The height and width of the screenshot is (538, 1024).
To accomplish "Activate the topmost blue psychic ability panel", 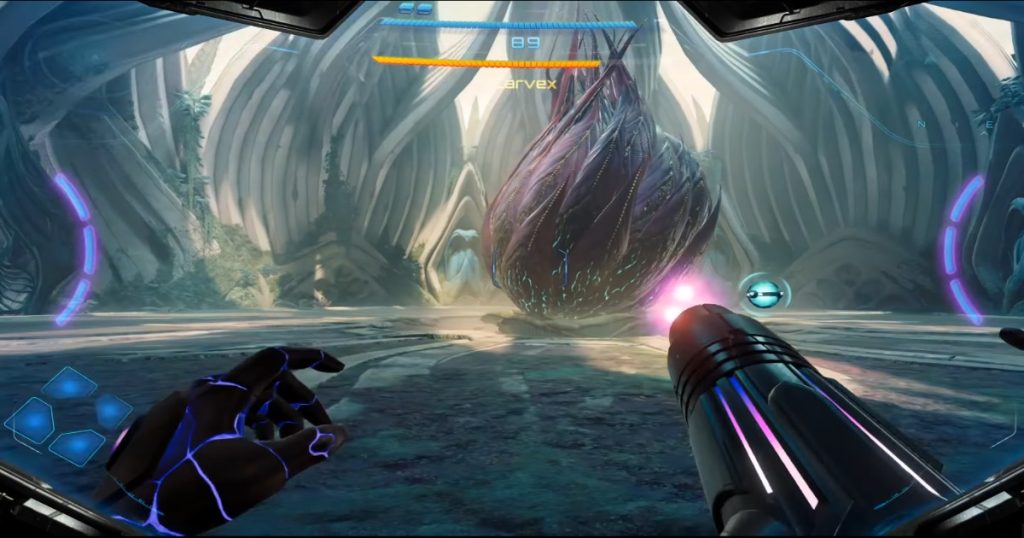I will point(69,384).
